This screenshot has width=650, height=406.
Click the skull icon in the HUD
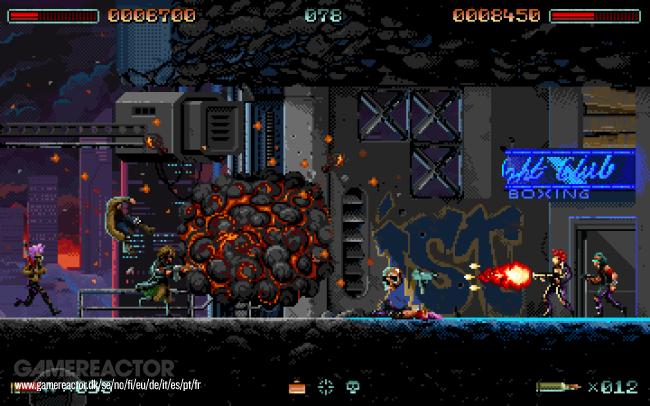point(352,386)
